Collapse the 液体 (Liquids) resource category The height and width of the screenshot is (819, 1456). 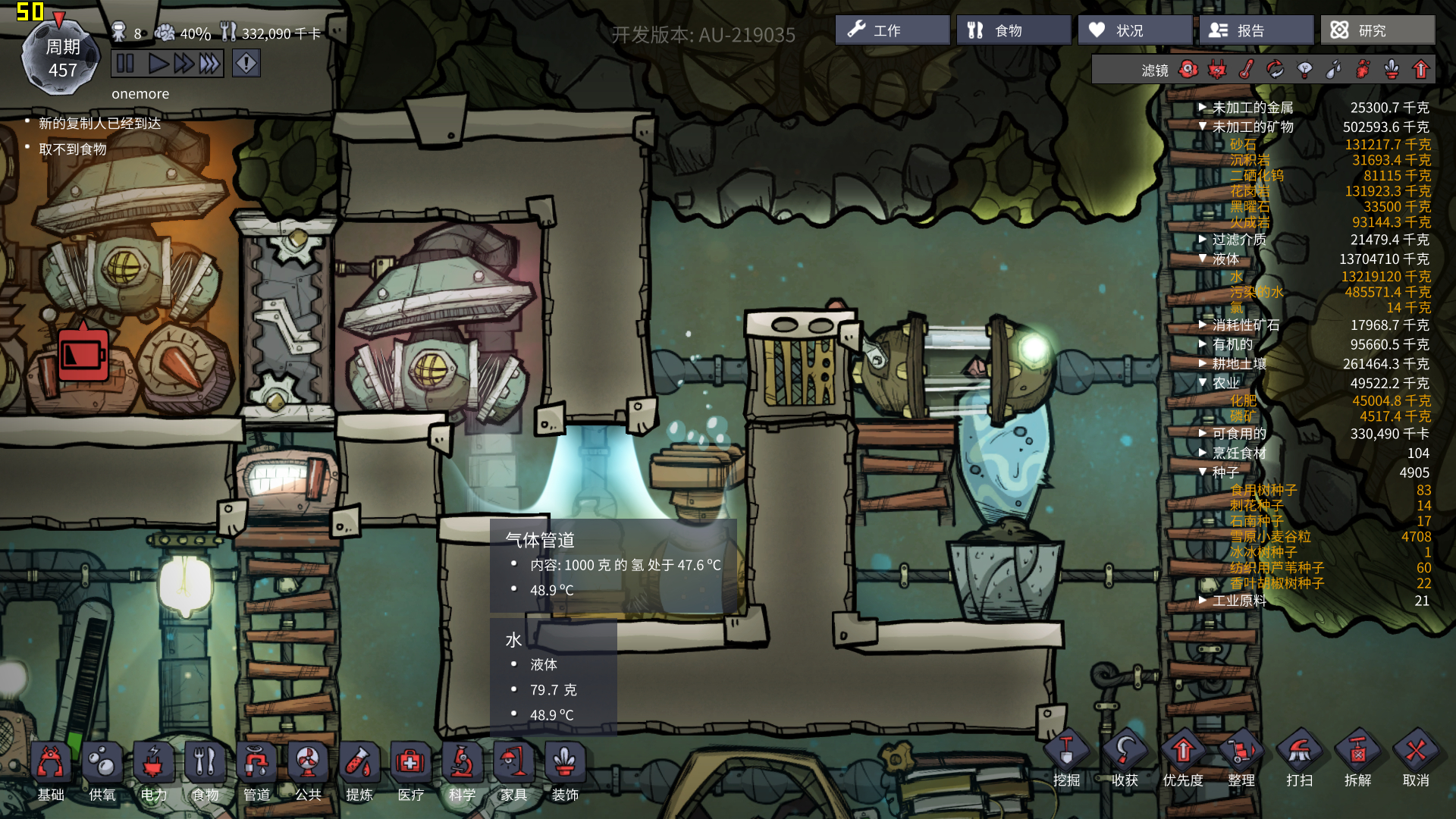pyautogui.click(x=1203, y=259)
